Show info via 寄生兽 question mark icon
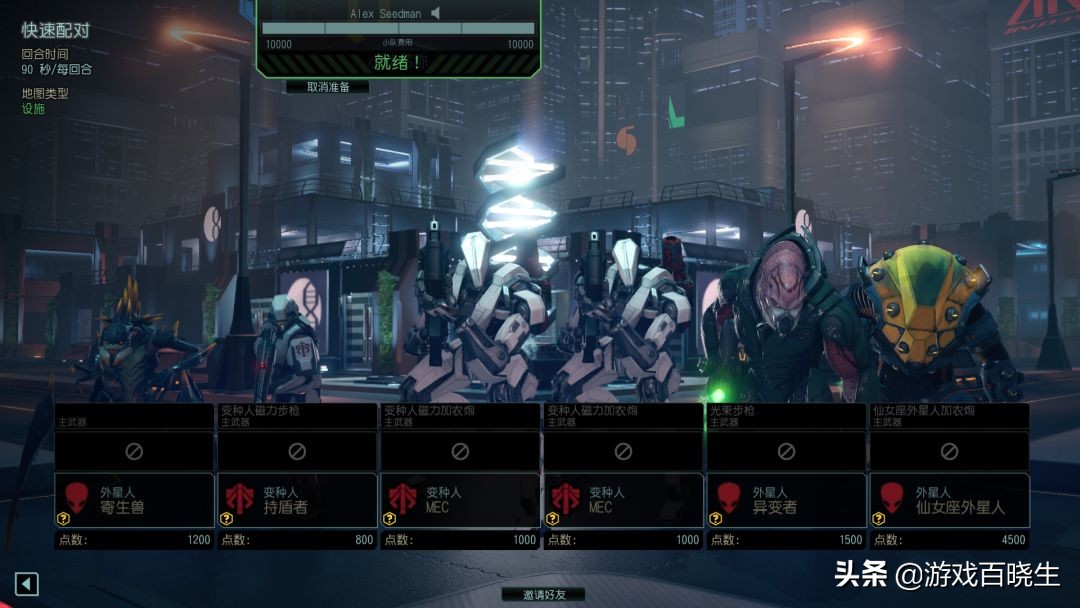 pyautogui.click(x=63, y=518)
